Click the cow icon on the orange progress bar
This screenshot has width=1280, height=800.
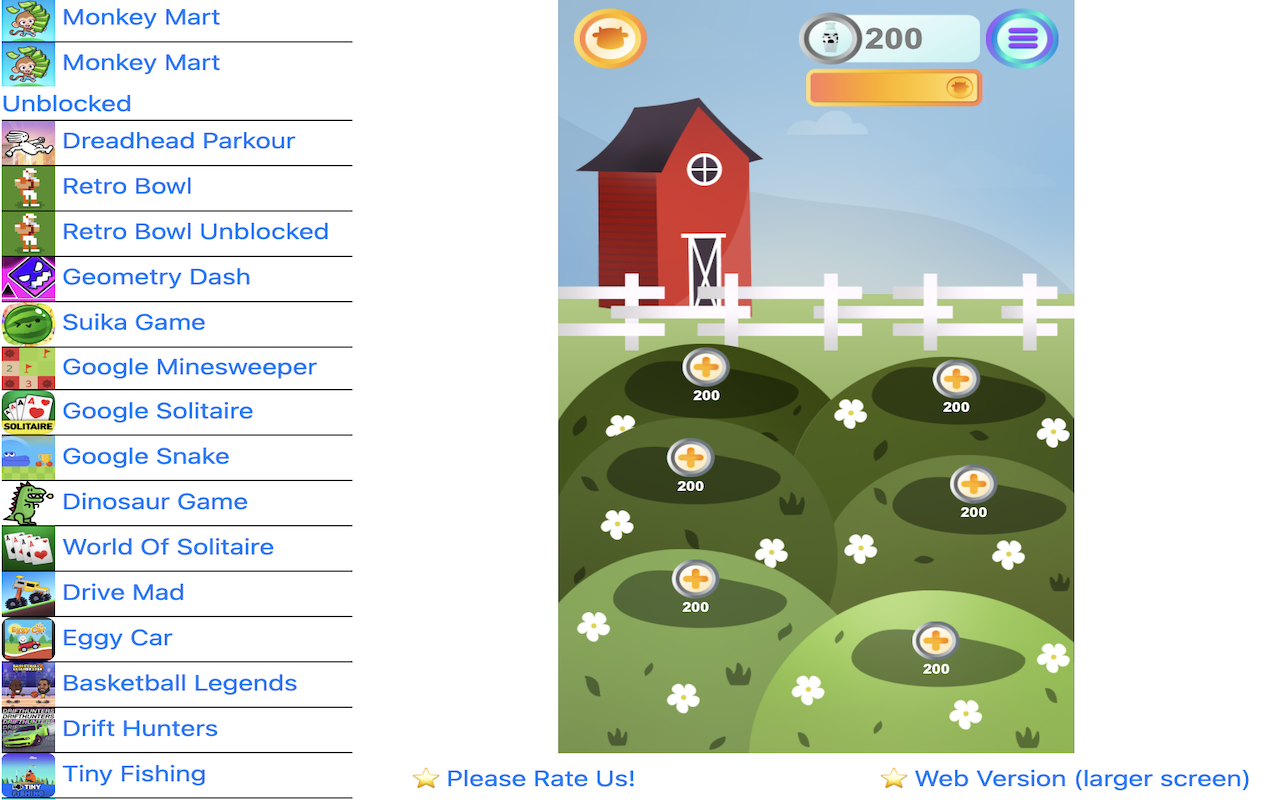click(958, 87)
